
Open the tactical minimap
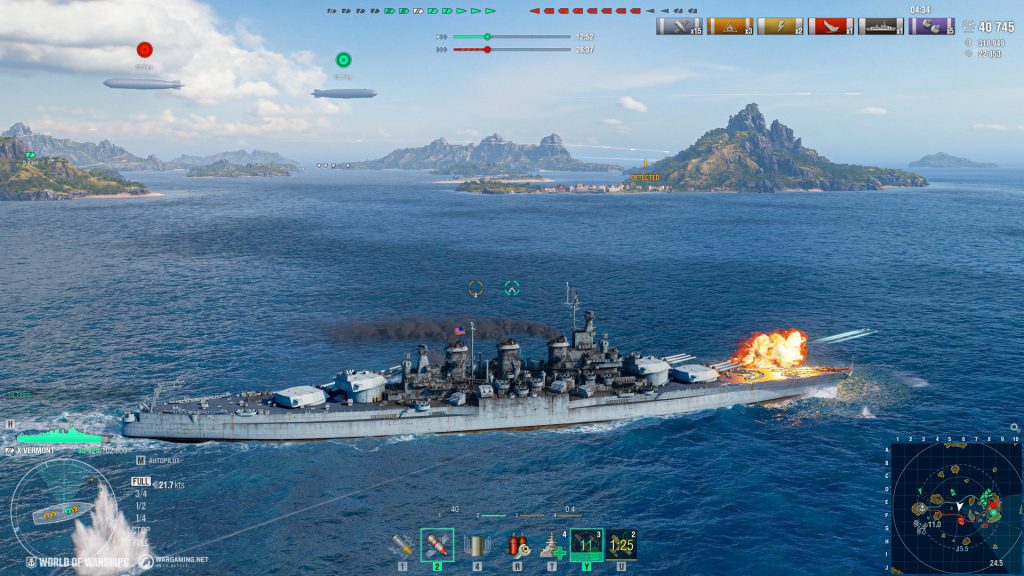coord(956,507)
